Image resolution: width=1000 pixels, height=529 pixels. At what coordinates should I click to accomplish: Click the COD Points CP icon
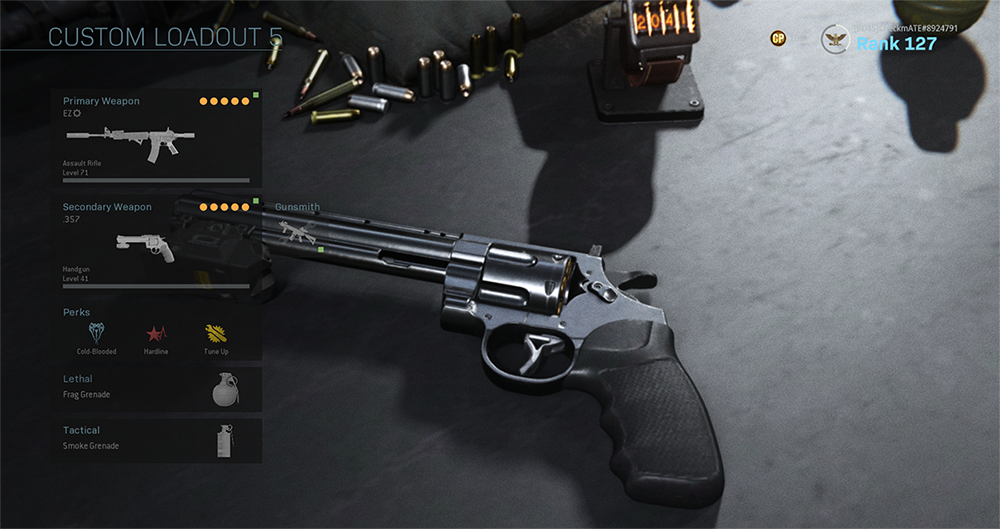coord(778,38)
